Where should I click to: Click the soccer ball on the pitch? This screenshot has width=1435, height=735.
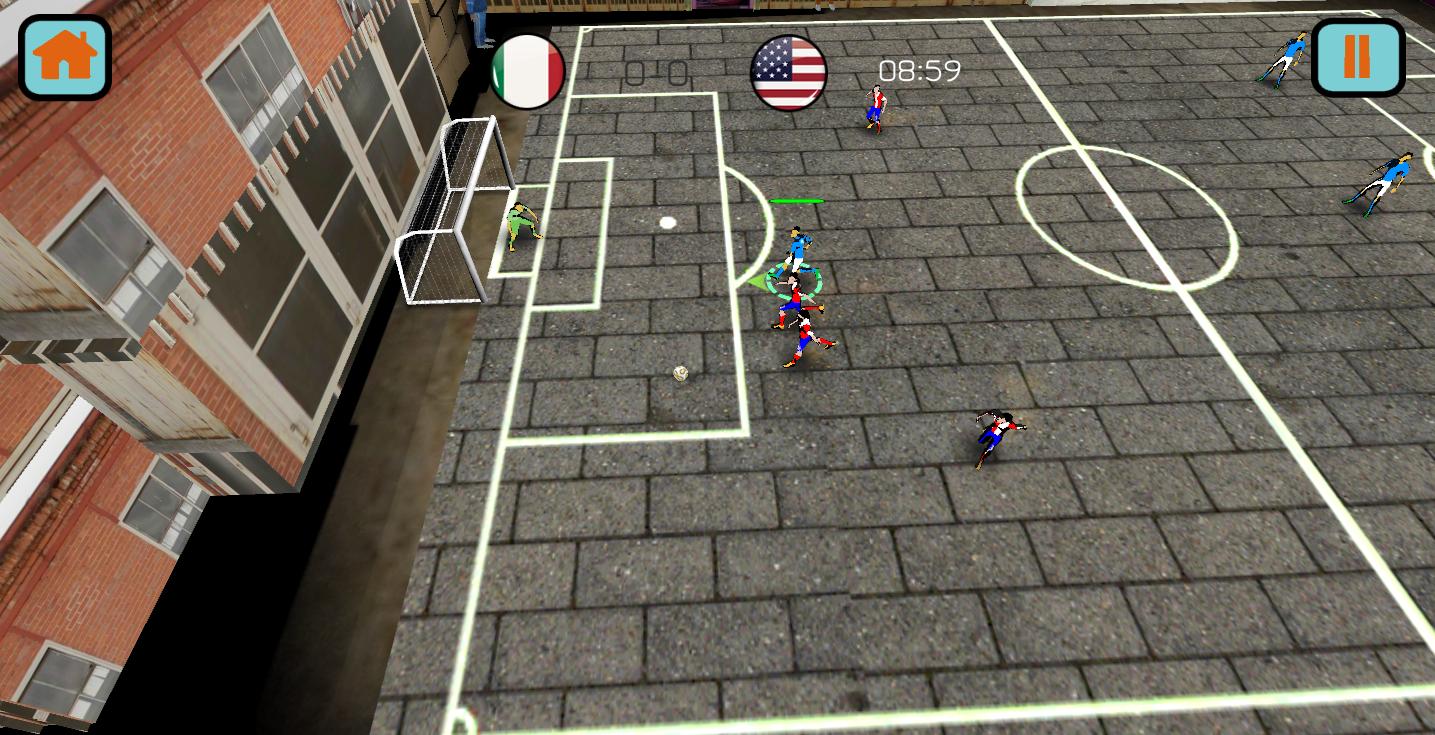678,372
